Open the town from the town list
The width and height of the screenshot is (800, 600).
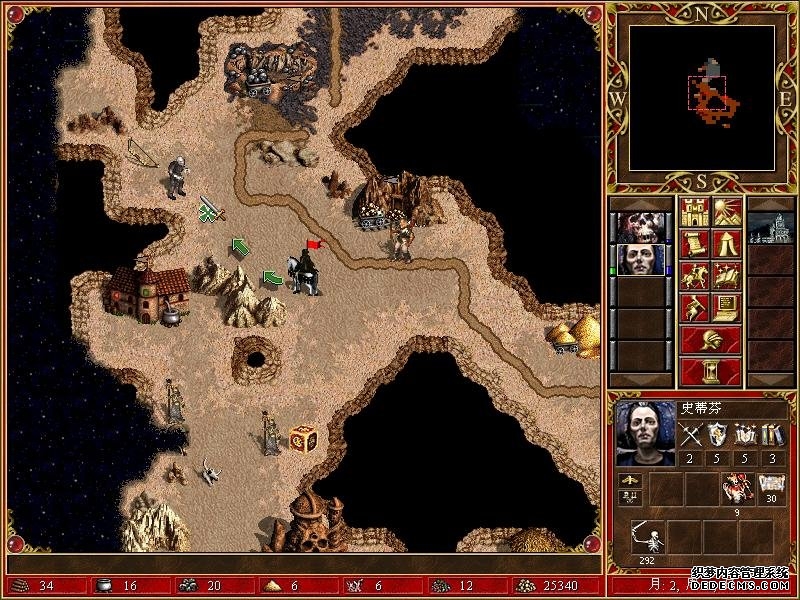(771, 226)
